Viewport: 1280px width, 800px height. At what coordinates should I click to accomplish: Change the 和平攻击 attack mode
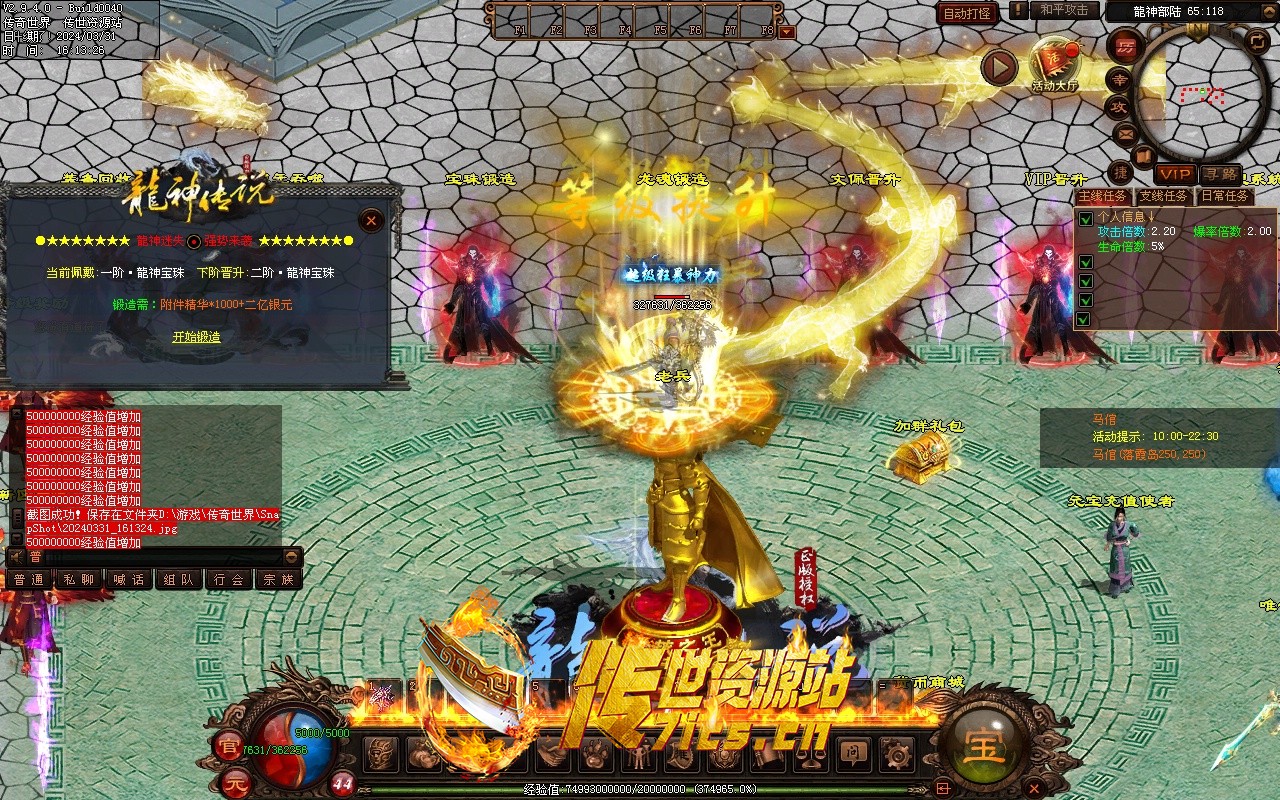tap(1064, 10)
